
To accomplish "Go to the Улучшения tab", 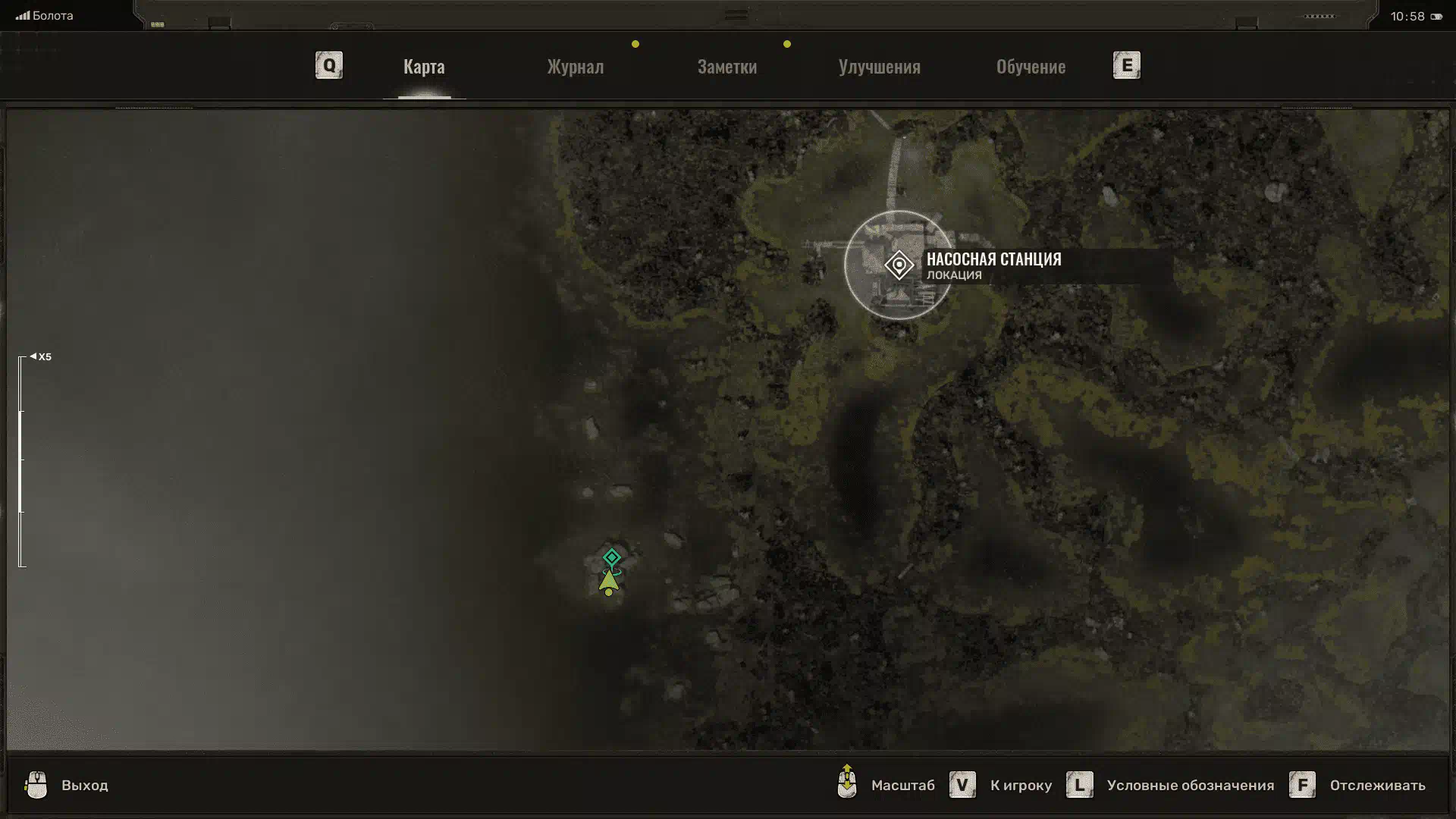I will (879, 67).
